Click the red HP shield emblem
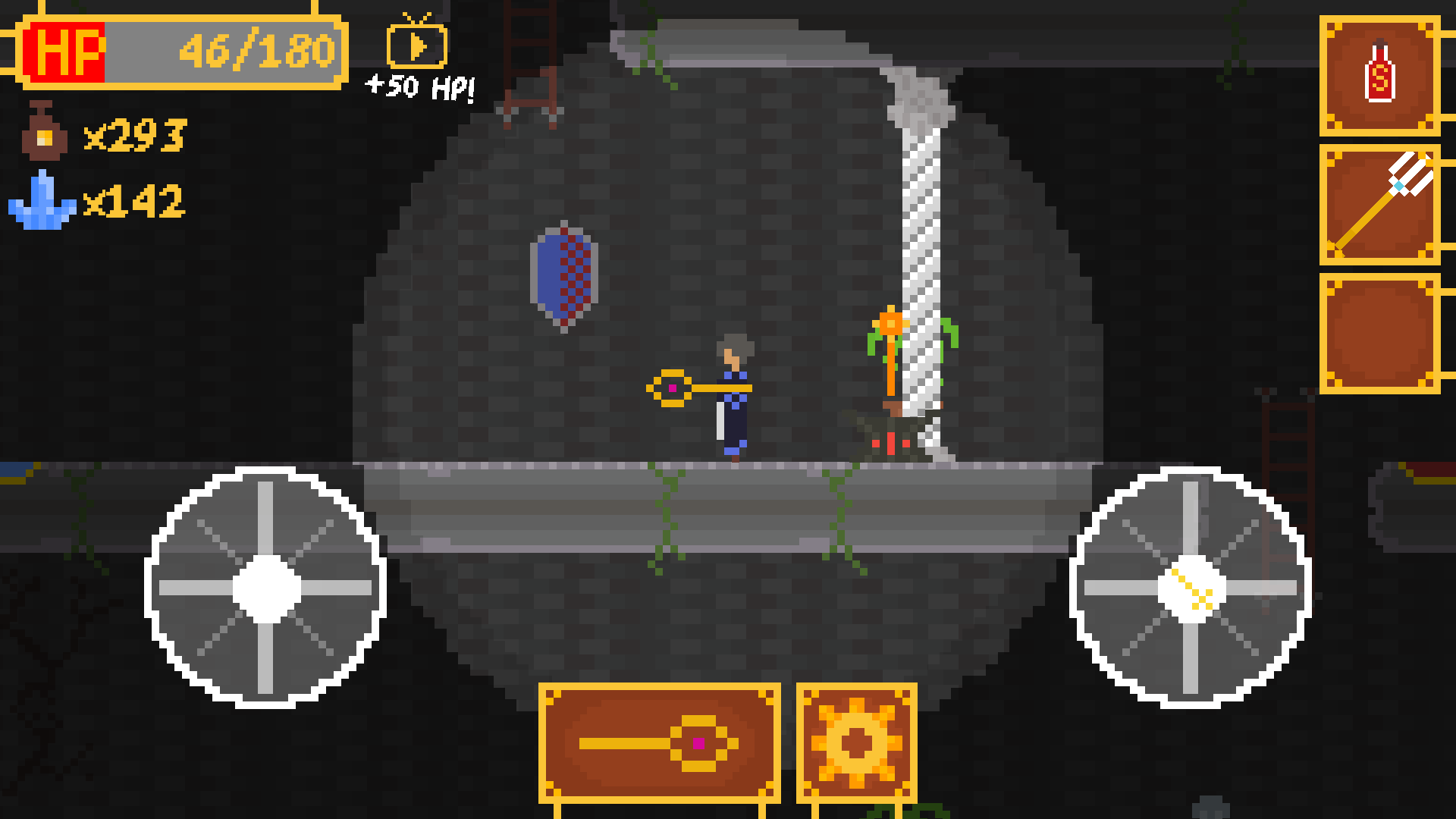The height and width of the screenshot is (819, 1456). tap(67, 52)
